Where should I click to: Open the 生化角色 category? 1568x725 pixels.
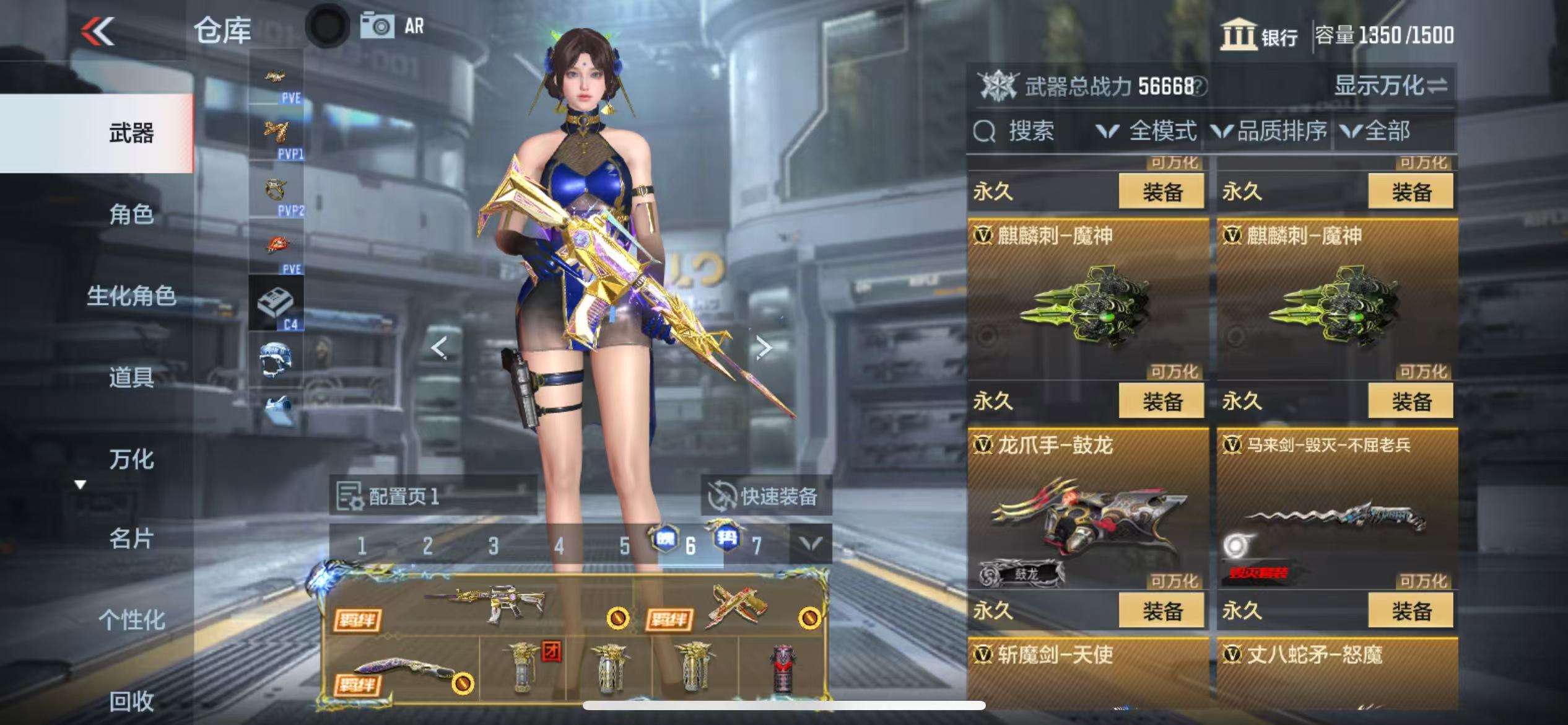pyautogui.click(x=131, y=296)
